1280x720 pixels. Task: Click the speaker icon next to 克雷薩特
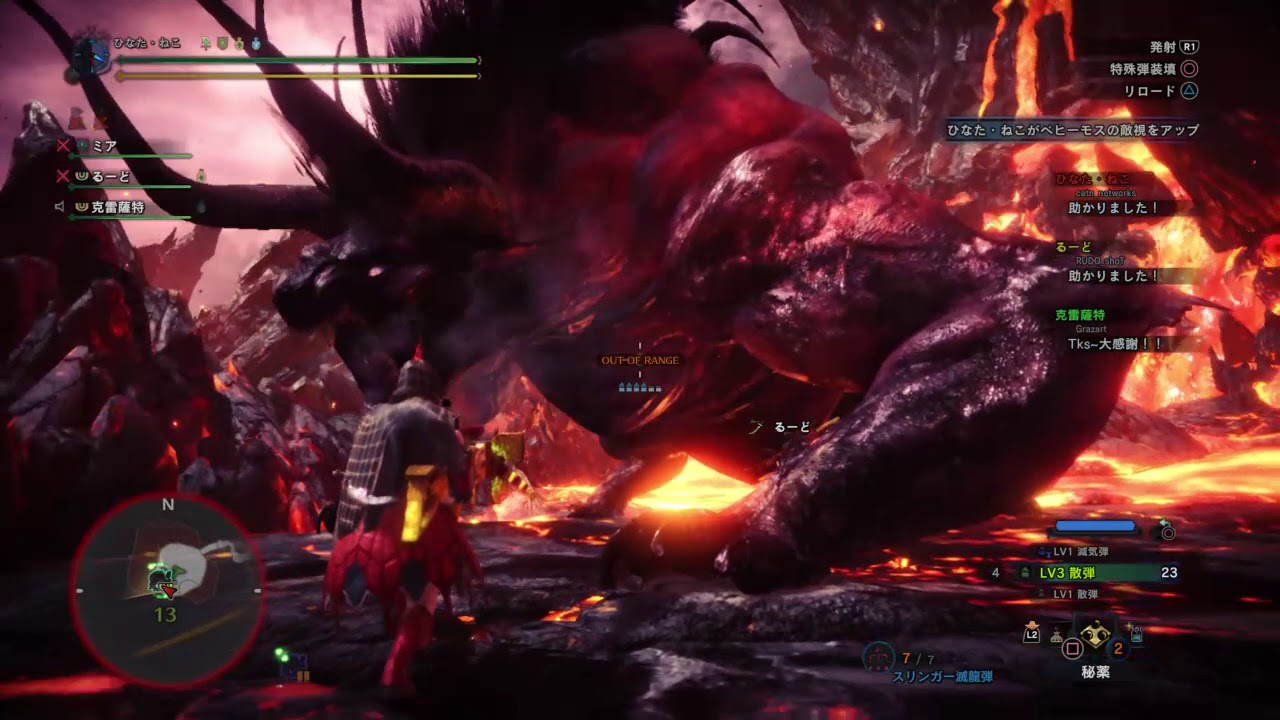coord(60,207)
